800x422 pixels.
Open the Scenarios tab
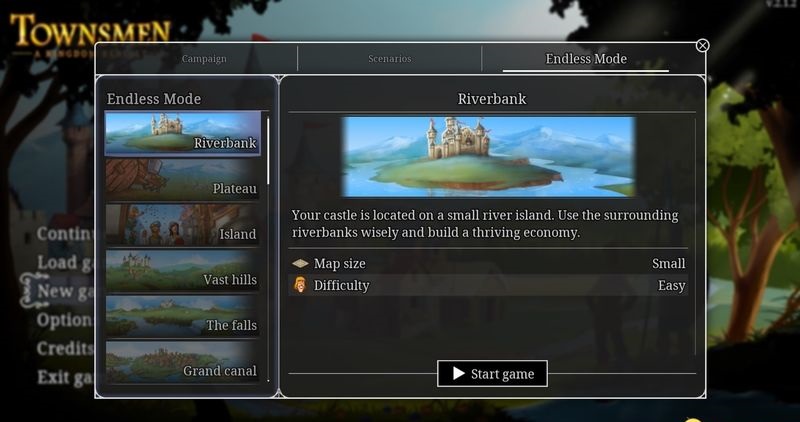point(388,59)
